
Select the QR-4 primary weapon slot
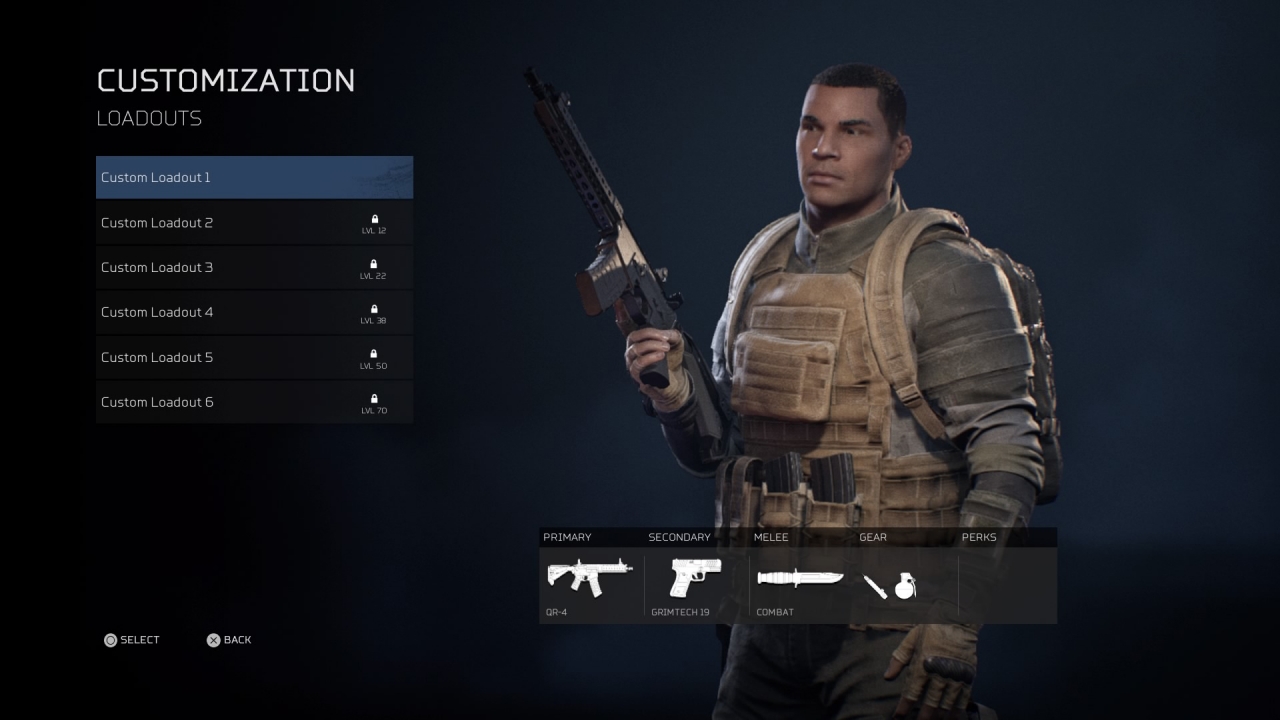(590, 578)
